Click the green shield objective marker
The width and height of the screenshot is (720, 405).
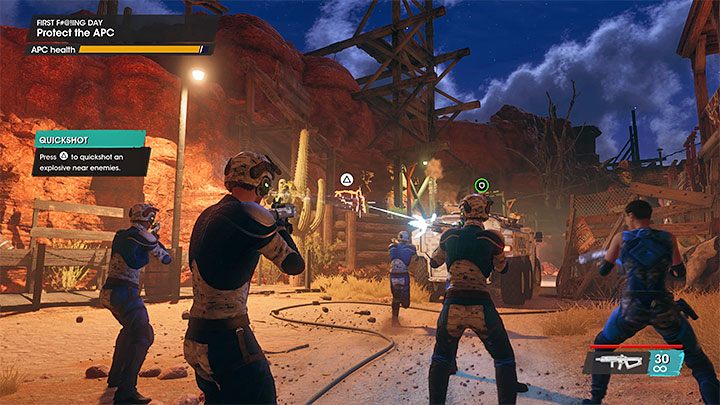(481, 185)
